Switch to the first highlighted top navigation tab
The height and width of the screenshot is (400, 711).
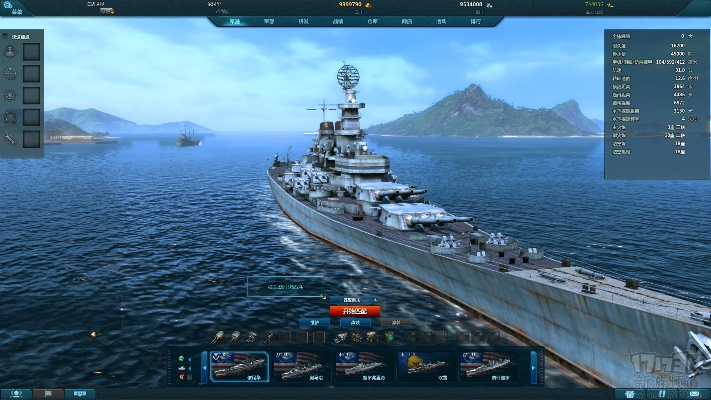coord(234,20)
